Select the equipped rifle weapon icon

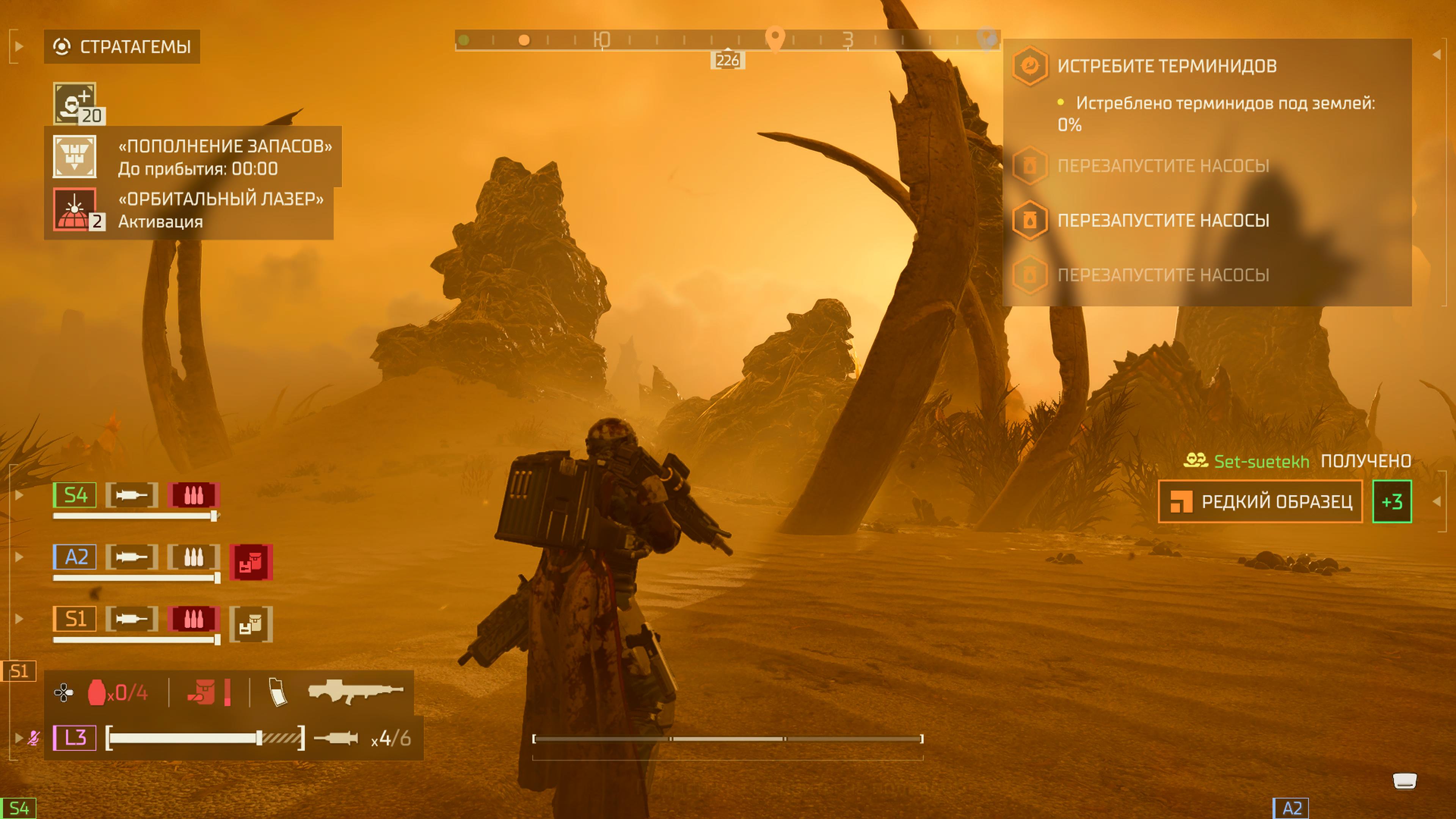[355, 691]
